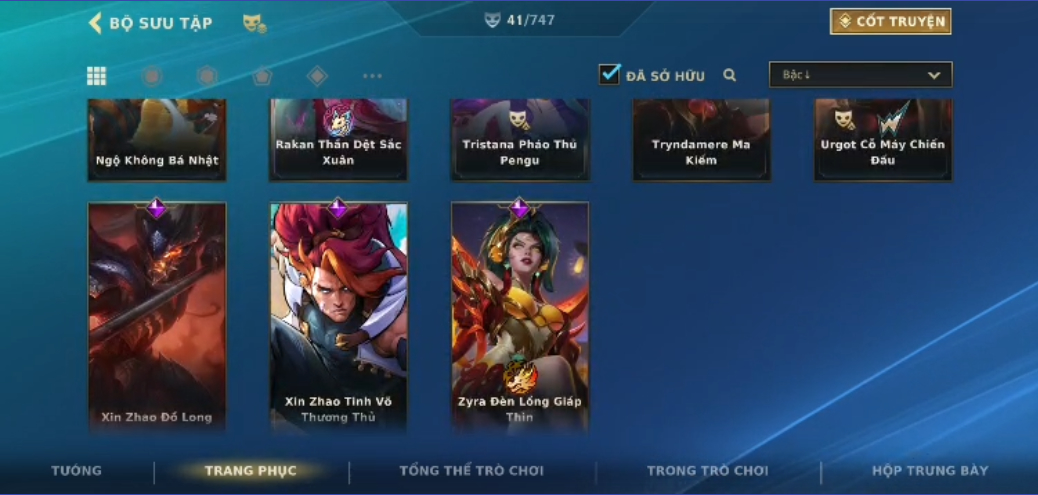Open the three-dots more filters

[x=372, y=76]
